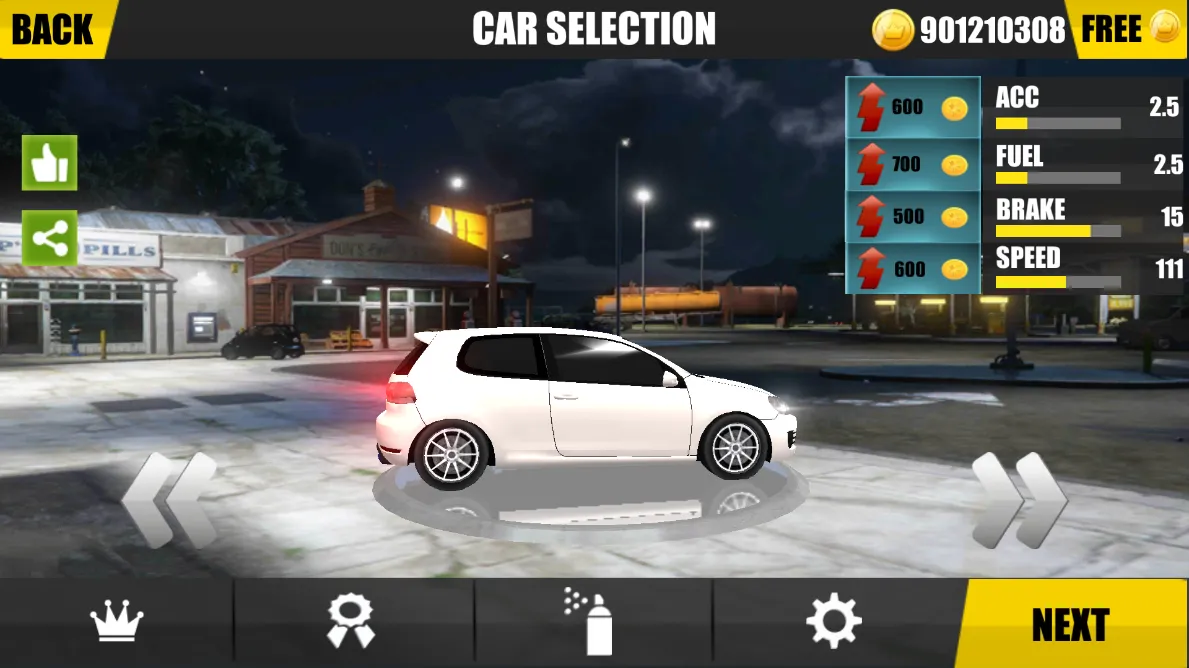Buy the ACC upgrade for 600 coins
The width and height of the screenshot is (1189, 668).
(x=913, y=107)
